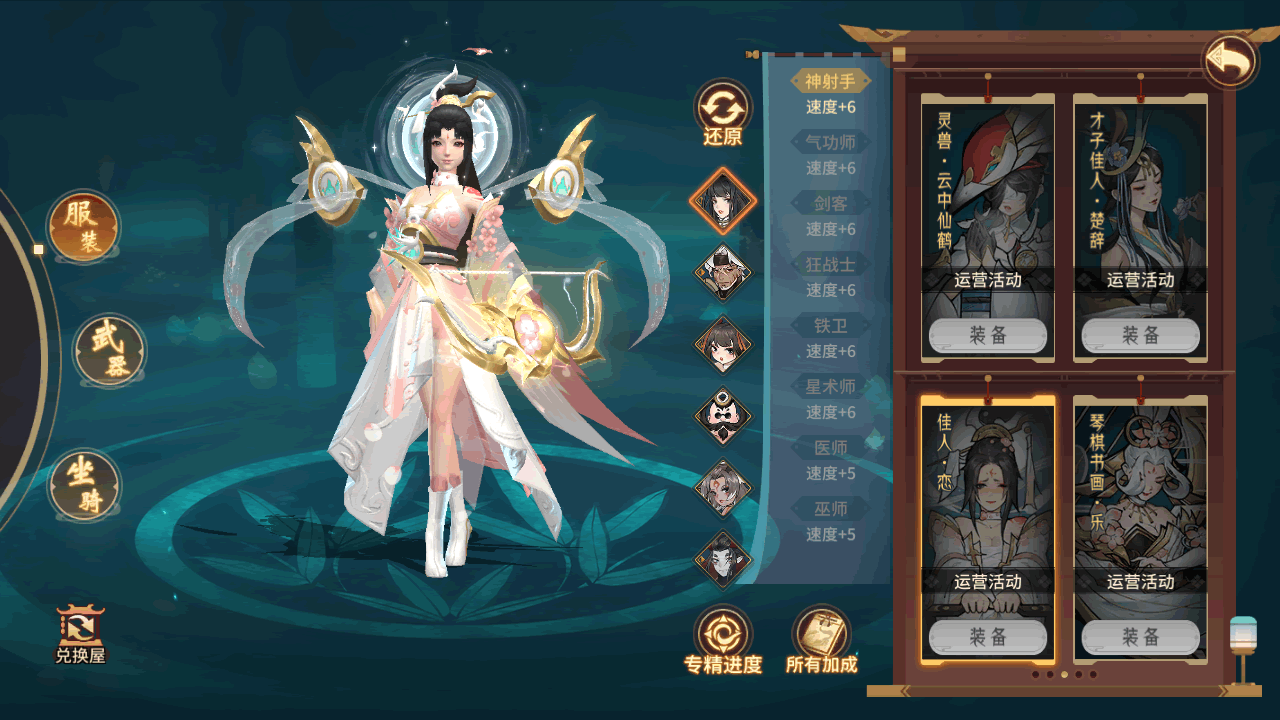The image size is (1280, 720).
Task: Switch to the 坐骑 mount category
Action: pyautogui.click(x=85, y=485)
